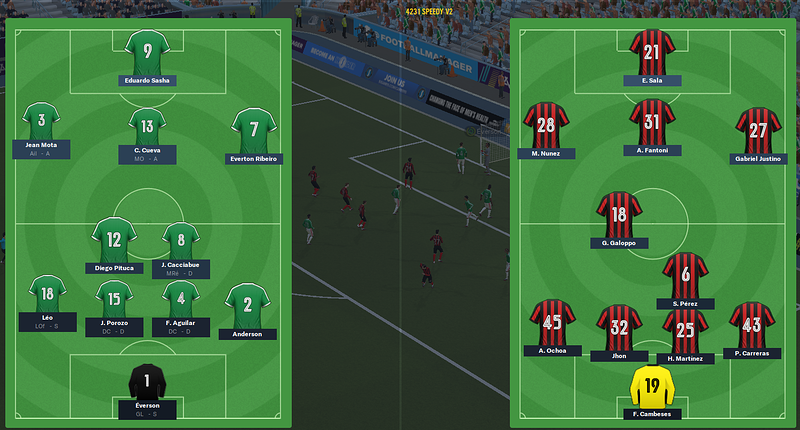Select goalkeeper Everson in black kit

click(x=147, y=382)
